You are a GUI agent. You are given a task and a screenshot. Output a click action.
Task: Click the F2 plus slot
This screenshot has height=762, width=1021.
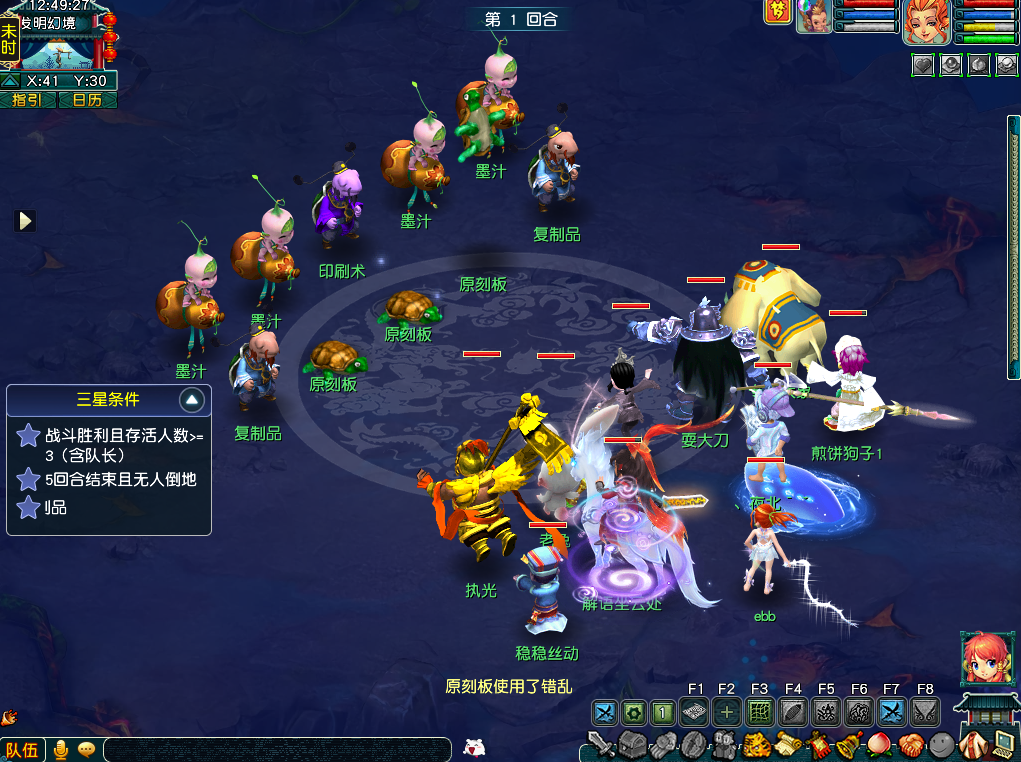coord(727,712)
